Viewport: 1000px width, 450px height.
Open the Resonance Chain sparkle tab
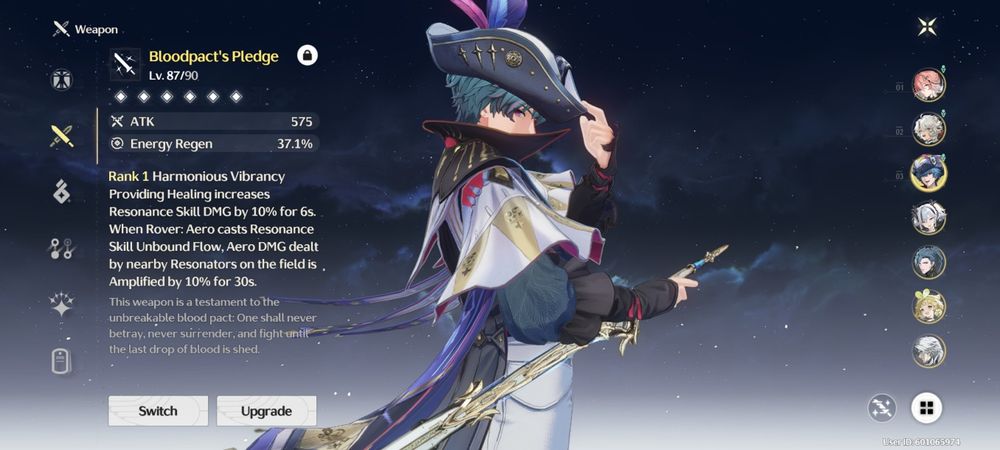pos(62,306)
